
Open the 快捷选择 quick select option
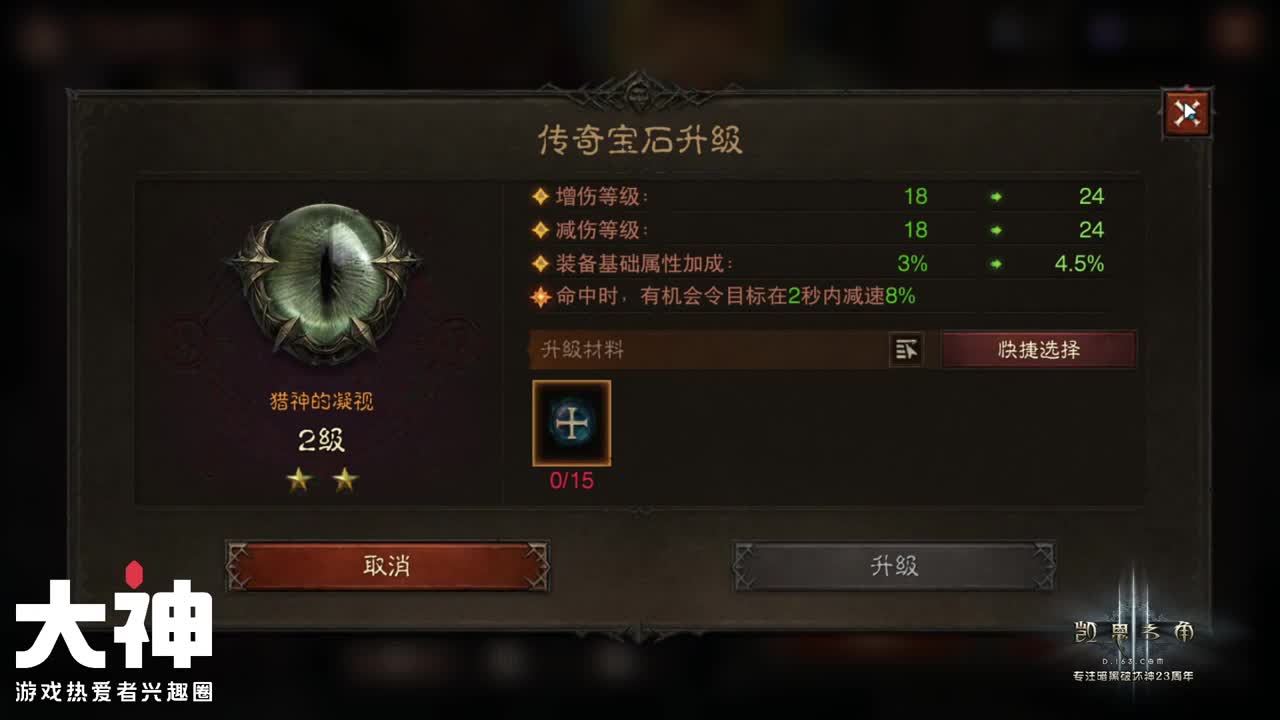pos(1040,350)
